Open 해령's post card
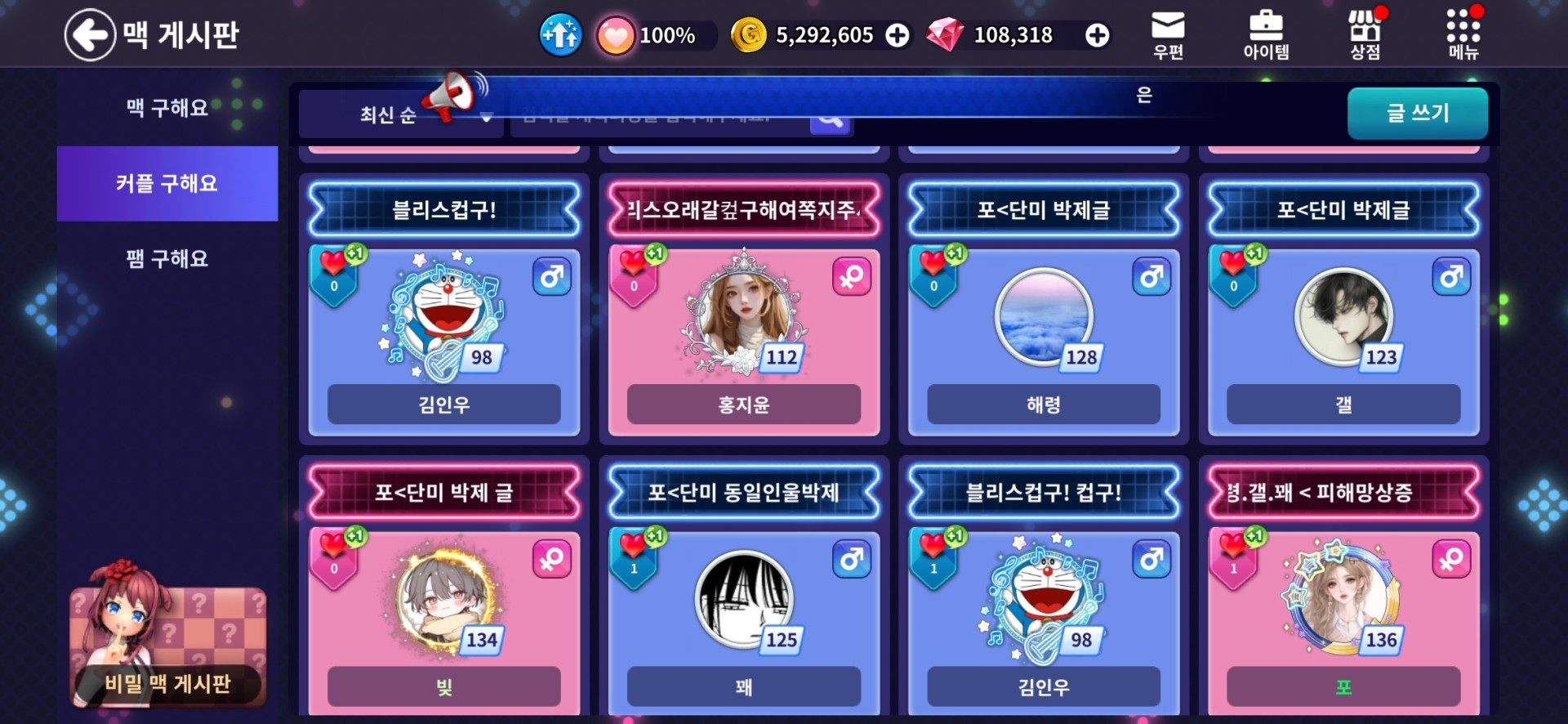 [x=1043, y=327]
